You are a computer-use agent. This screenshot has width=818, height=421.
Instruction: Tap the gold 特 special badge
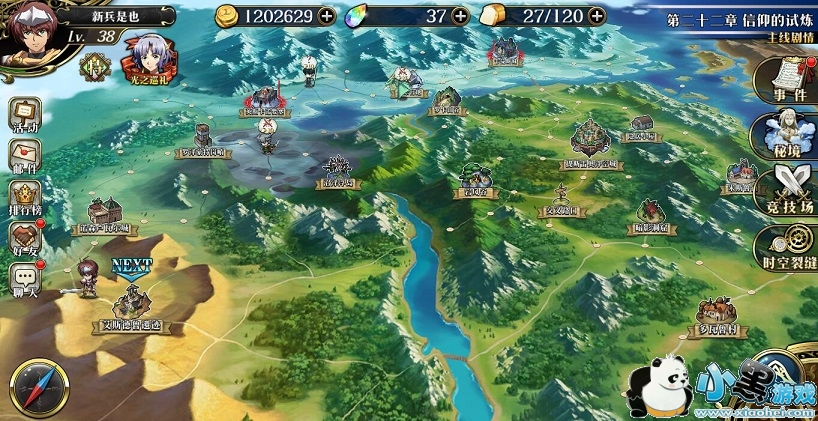(96, 65)
